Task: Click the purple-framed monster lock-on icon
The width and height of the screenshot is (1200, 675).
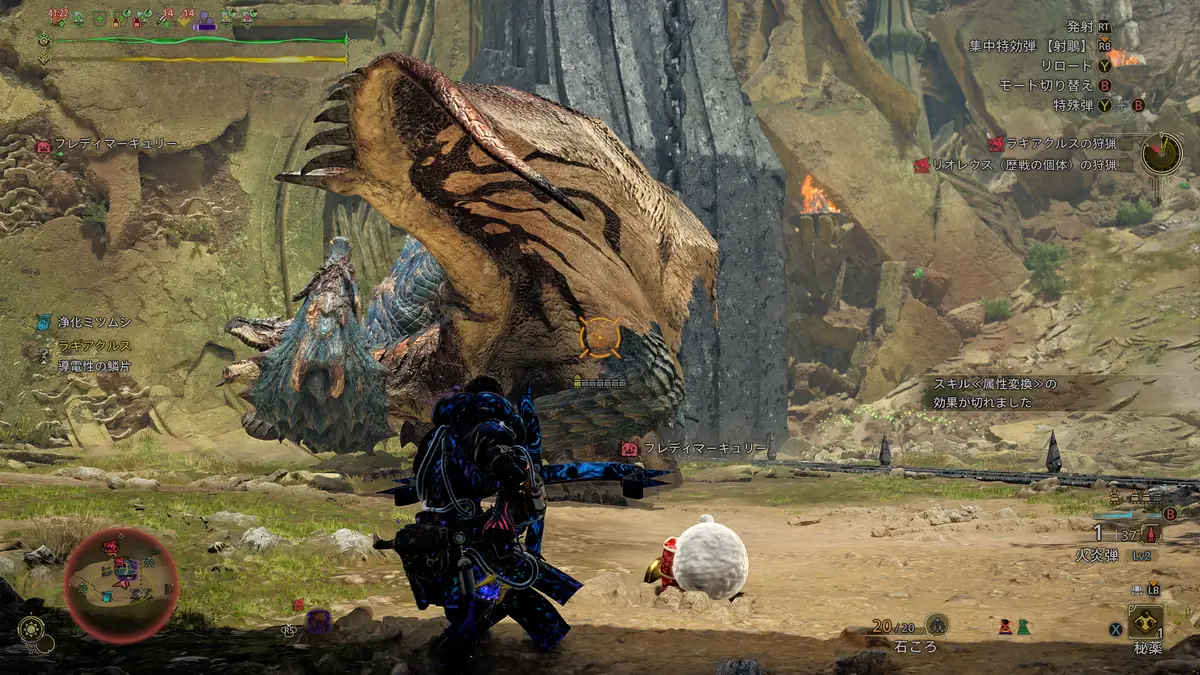Action: pyautogui.click(x=318, y=621)
